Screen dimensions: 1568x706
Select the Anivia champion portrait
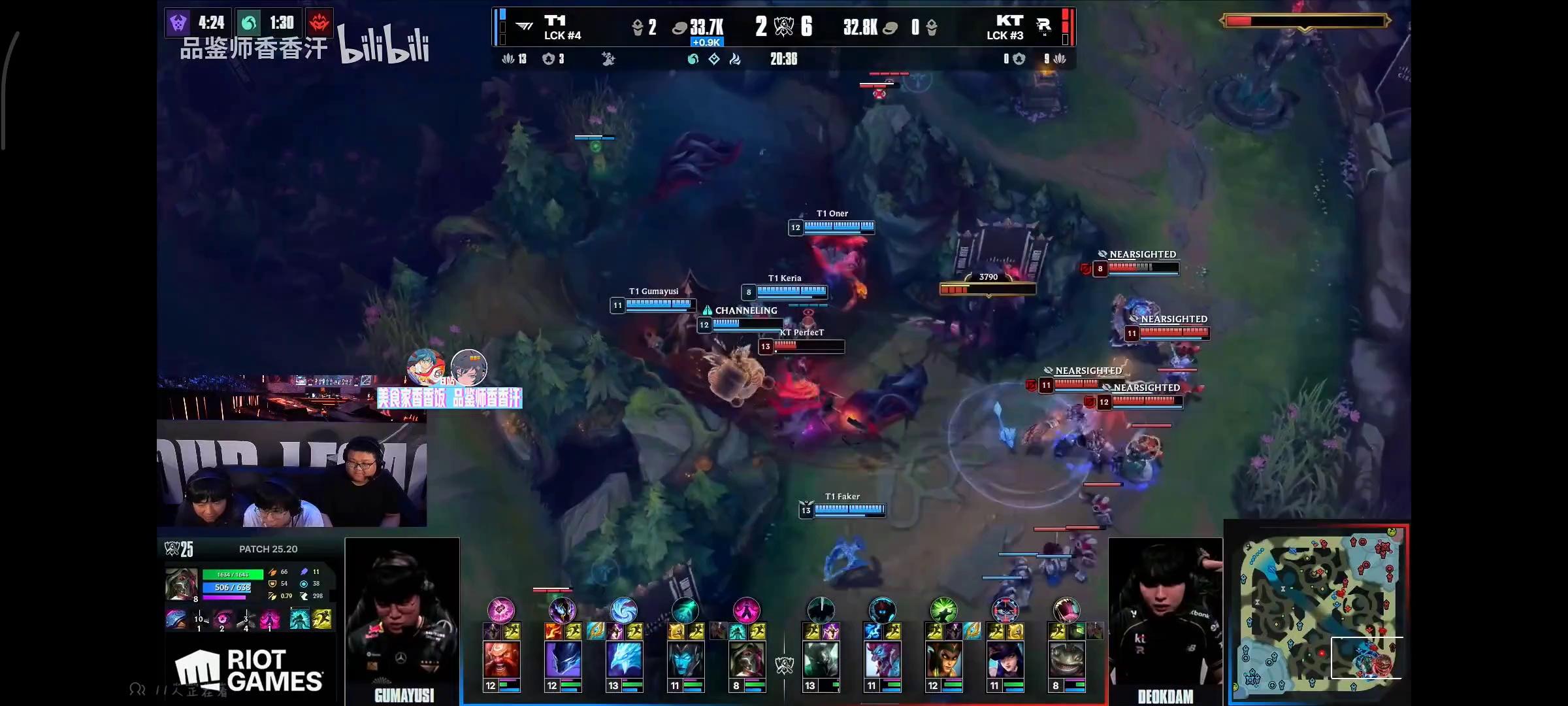pos(624,660)
